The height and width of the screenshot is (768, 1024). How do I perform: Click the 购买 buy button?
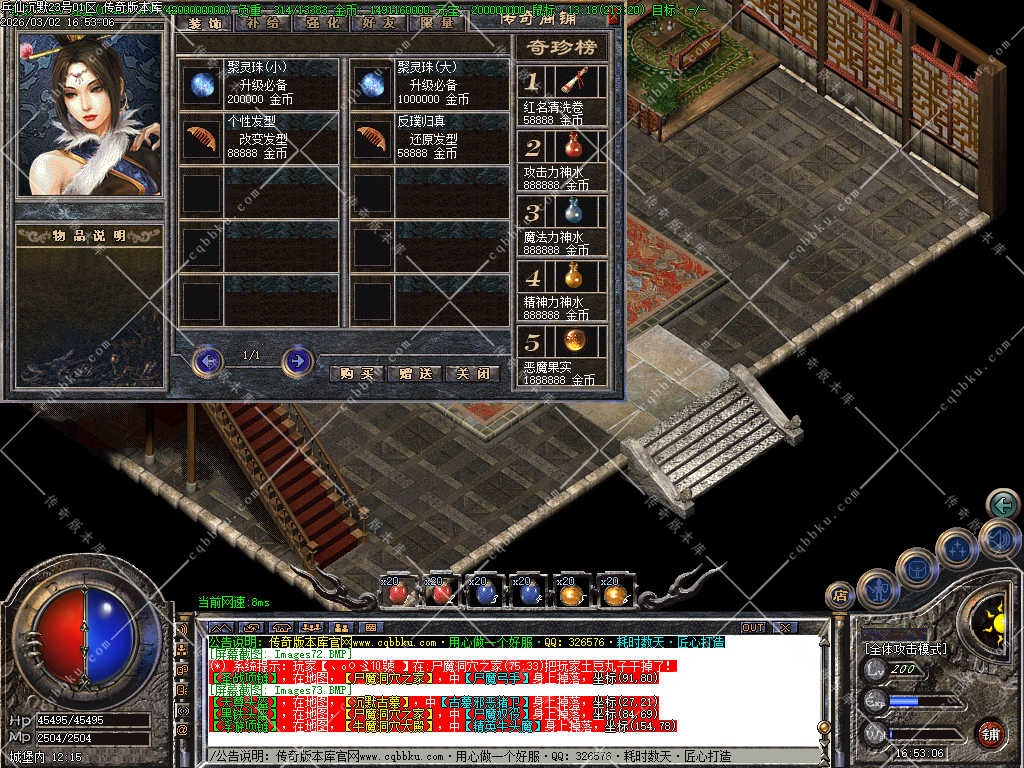pos(357,373)
